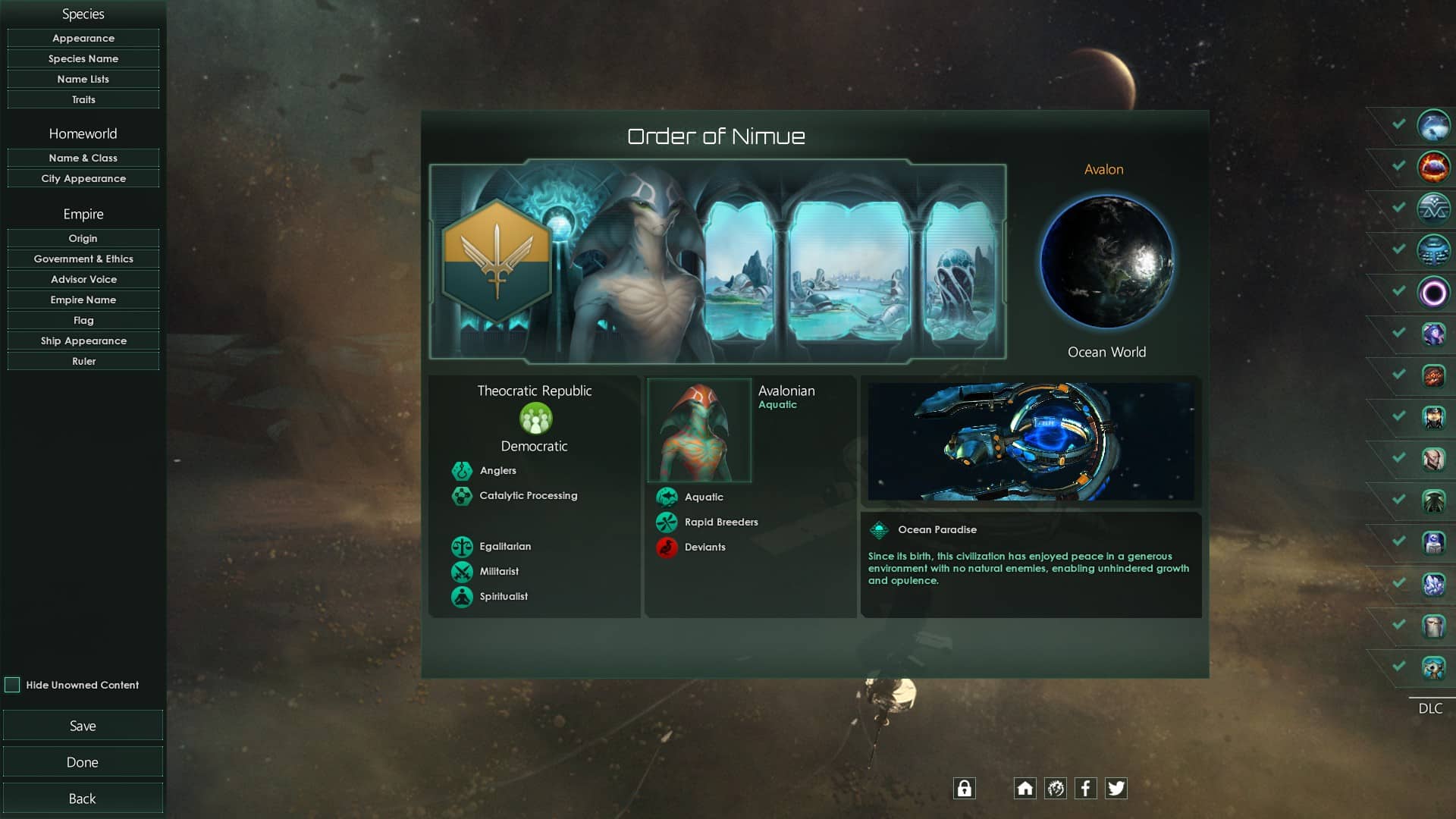Select Ship Appearance option
Screen dimensions: 1456x819
pyautogui.click(x=83, y=340)
